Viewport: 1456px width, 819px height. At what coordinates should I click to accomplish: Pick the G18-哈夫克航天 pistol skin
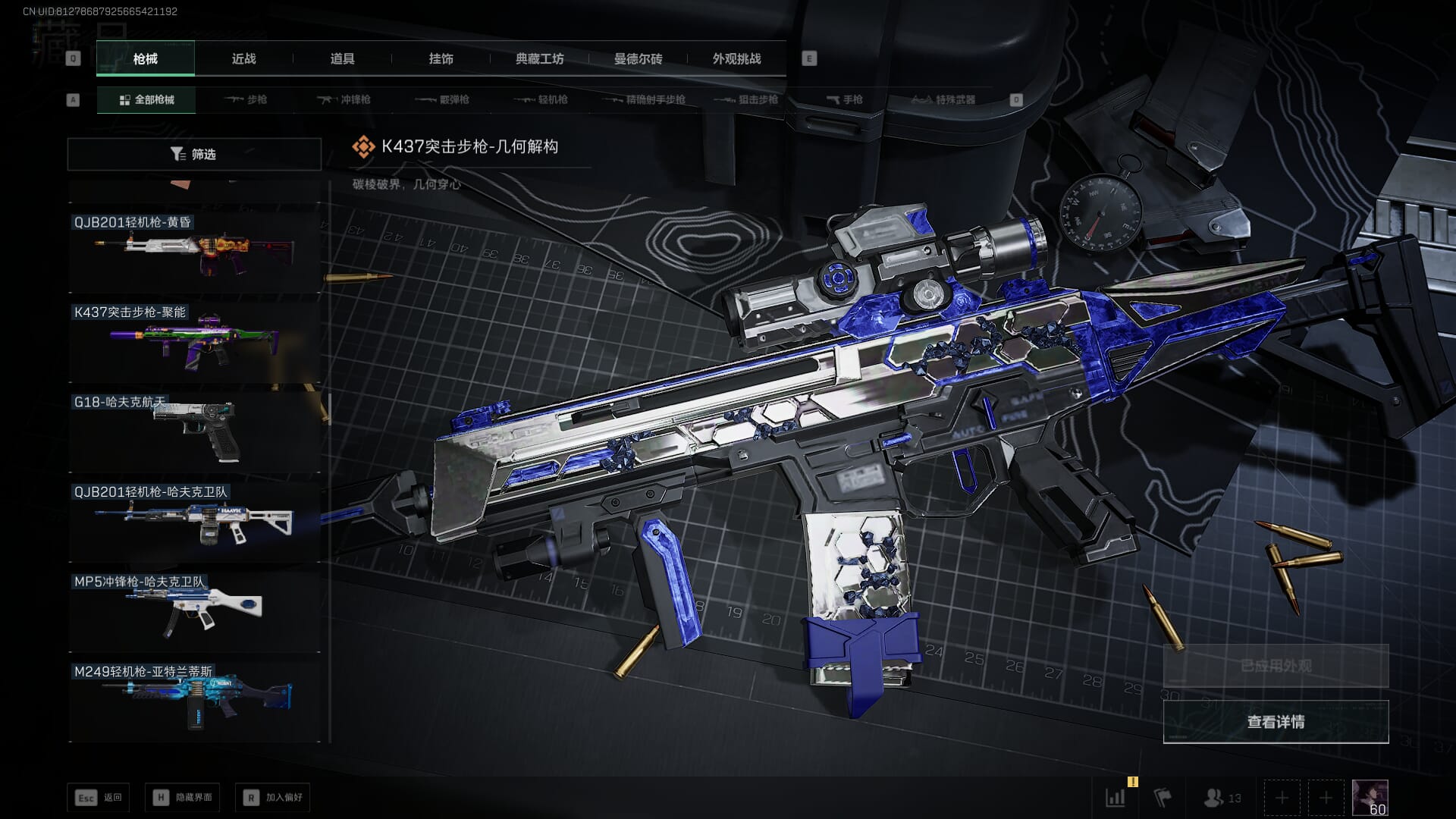point(194,431)
